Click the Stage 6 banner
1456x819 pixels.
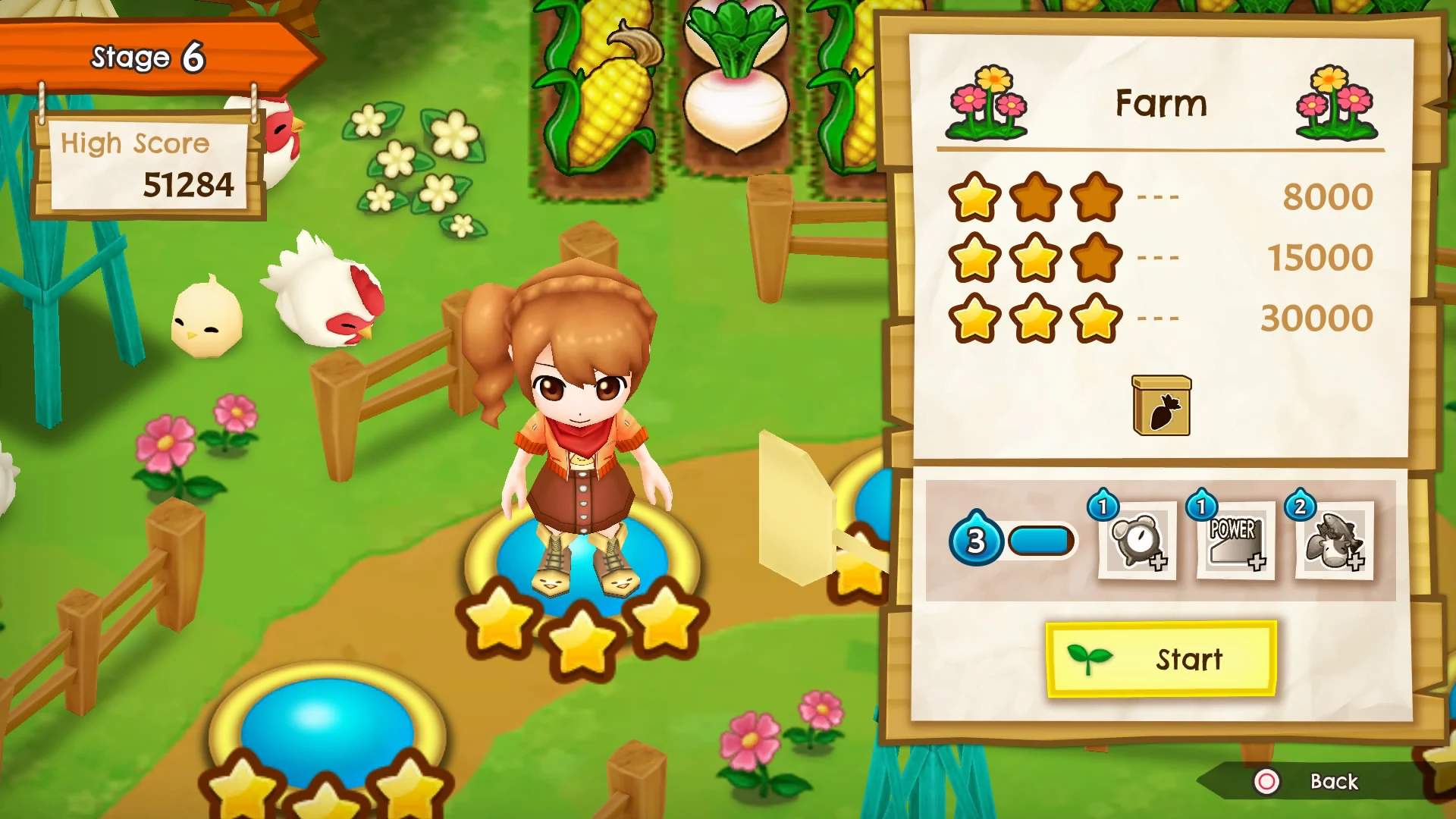pyautogui.click(x=148, y=57)
